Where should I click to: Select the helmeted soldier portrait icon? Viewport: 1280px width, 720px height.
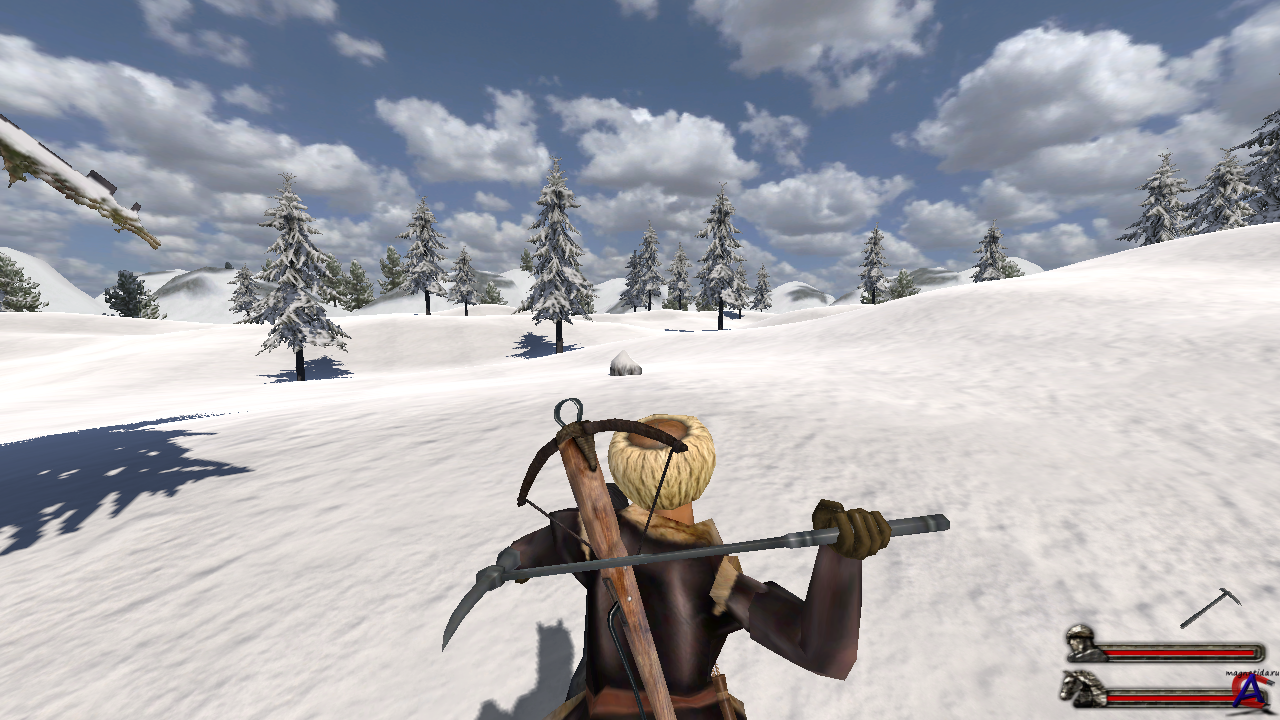(1081, 643)
